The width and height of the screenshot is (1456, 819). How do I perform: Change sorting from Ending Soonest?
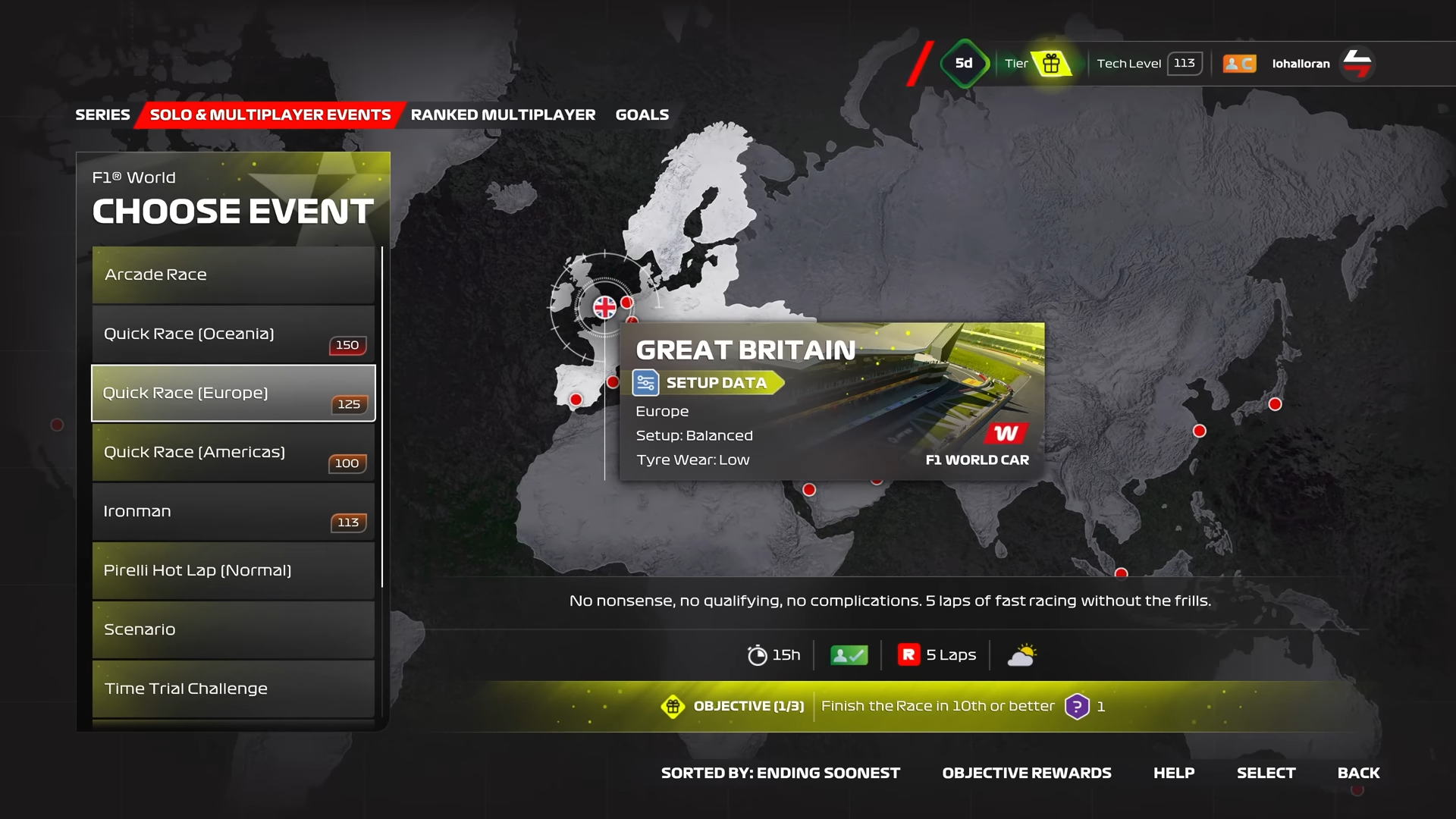pyautogui.click(x=780, y=773)
